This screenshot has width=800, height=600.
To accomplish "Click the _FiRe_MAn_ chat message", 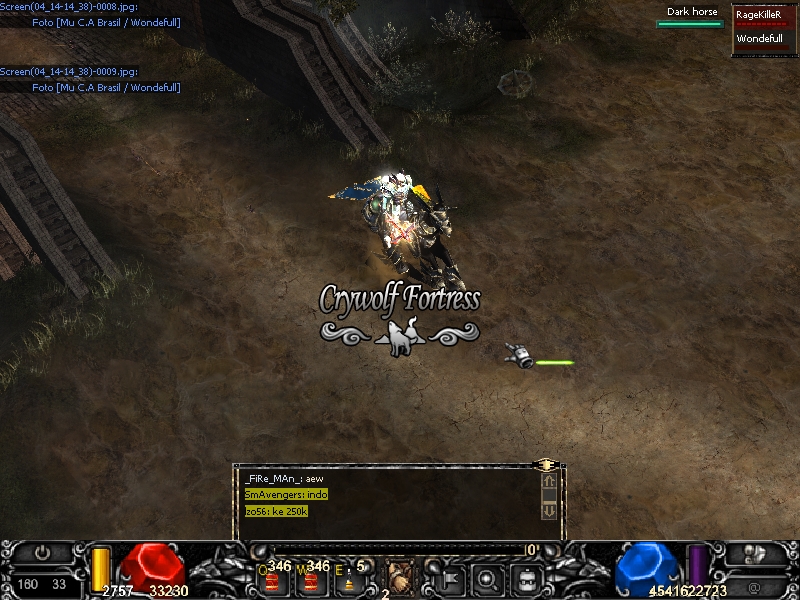I will (x=284, y=478).
